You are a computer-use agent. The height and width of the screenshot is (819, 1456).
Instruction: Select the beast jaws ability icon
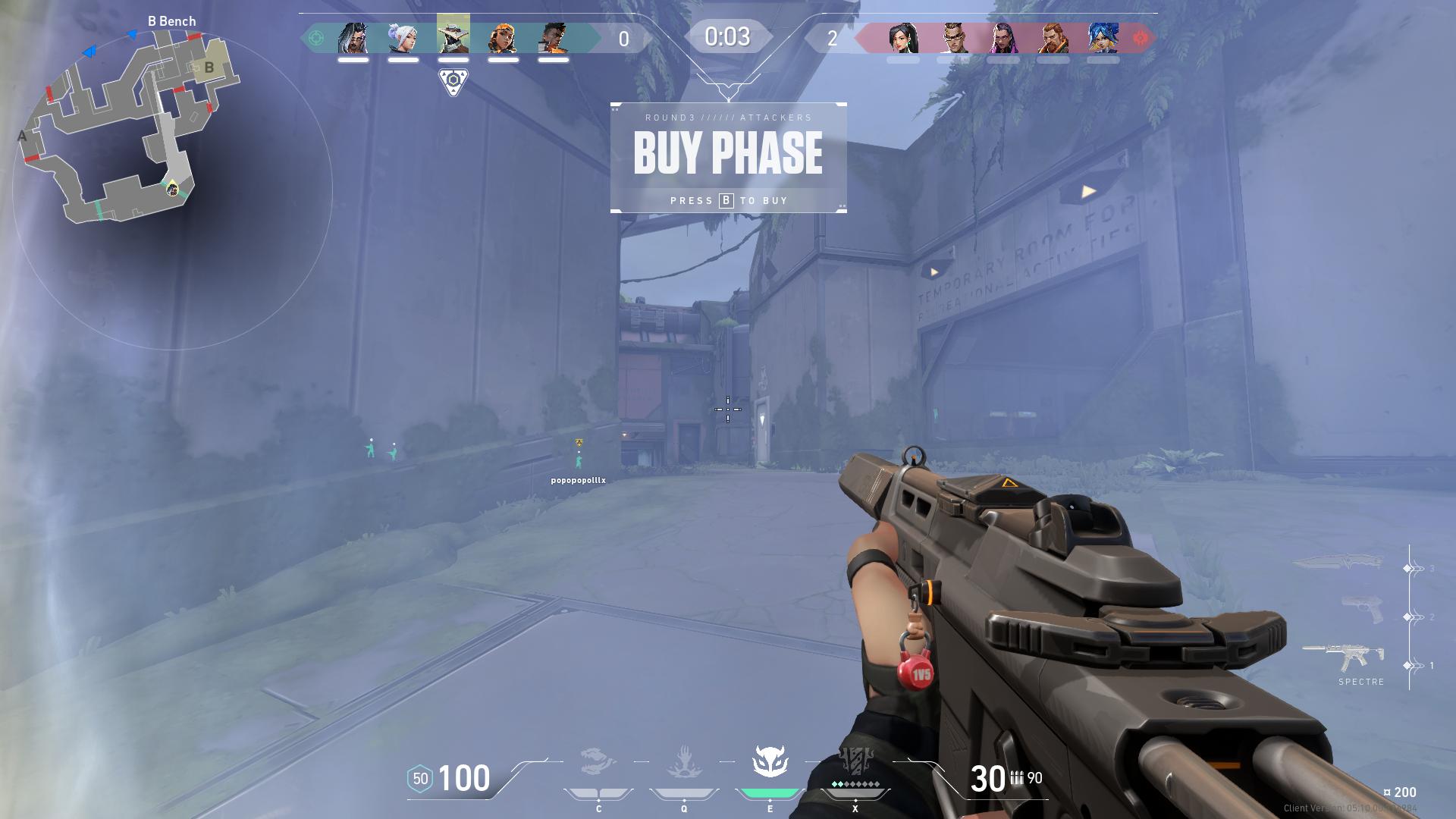coord(598,761)
